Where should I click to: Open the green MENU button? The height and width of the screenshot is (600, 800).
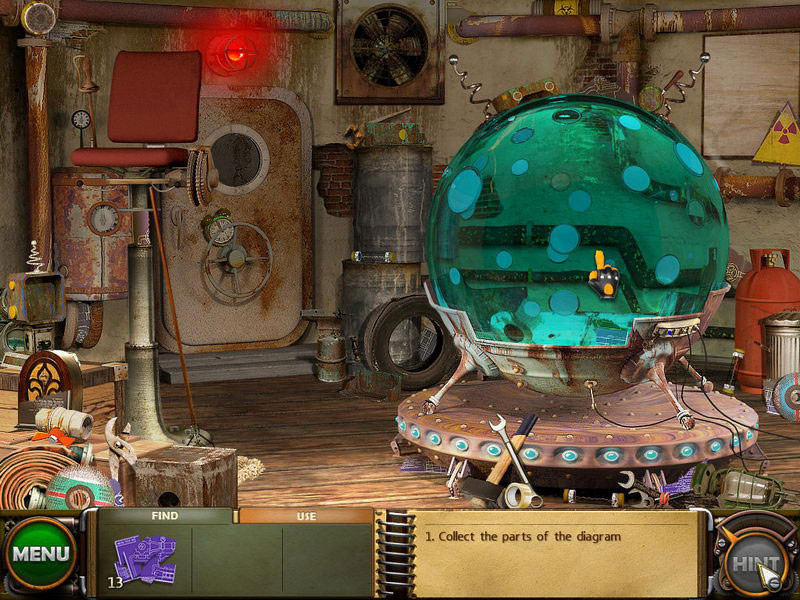coord(41,553)
